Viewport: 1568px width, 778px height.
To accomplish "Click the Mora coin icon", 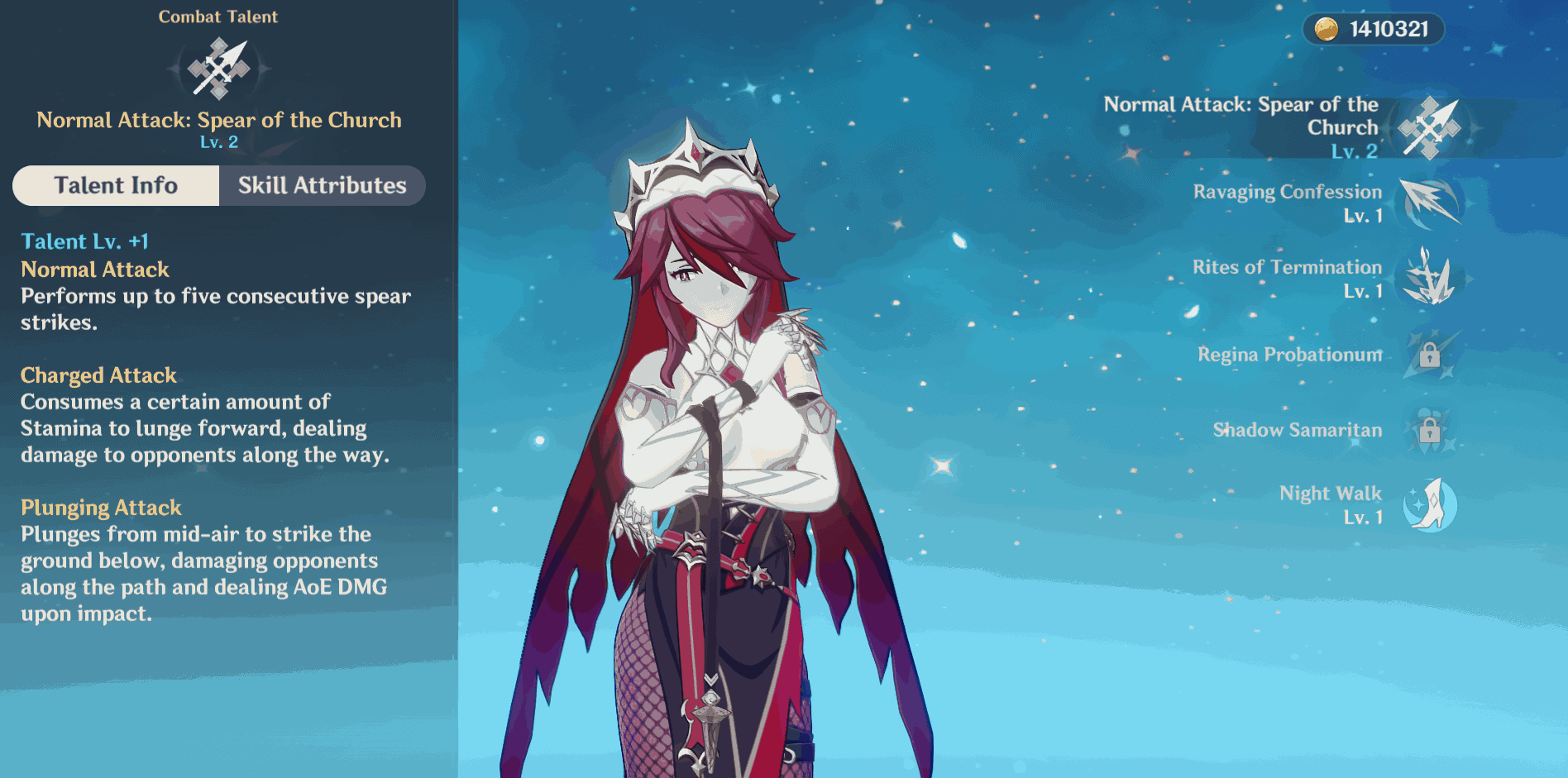I will coord(1326,31).
